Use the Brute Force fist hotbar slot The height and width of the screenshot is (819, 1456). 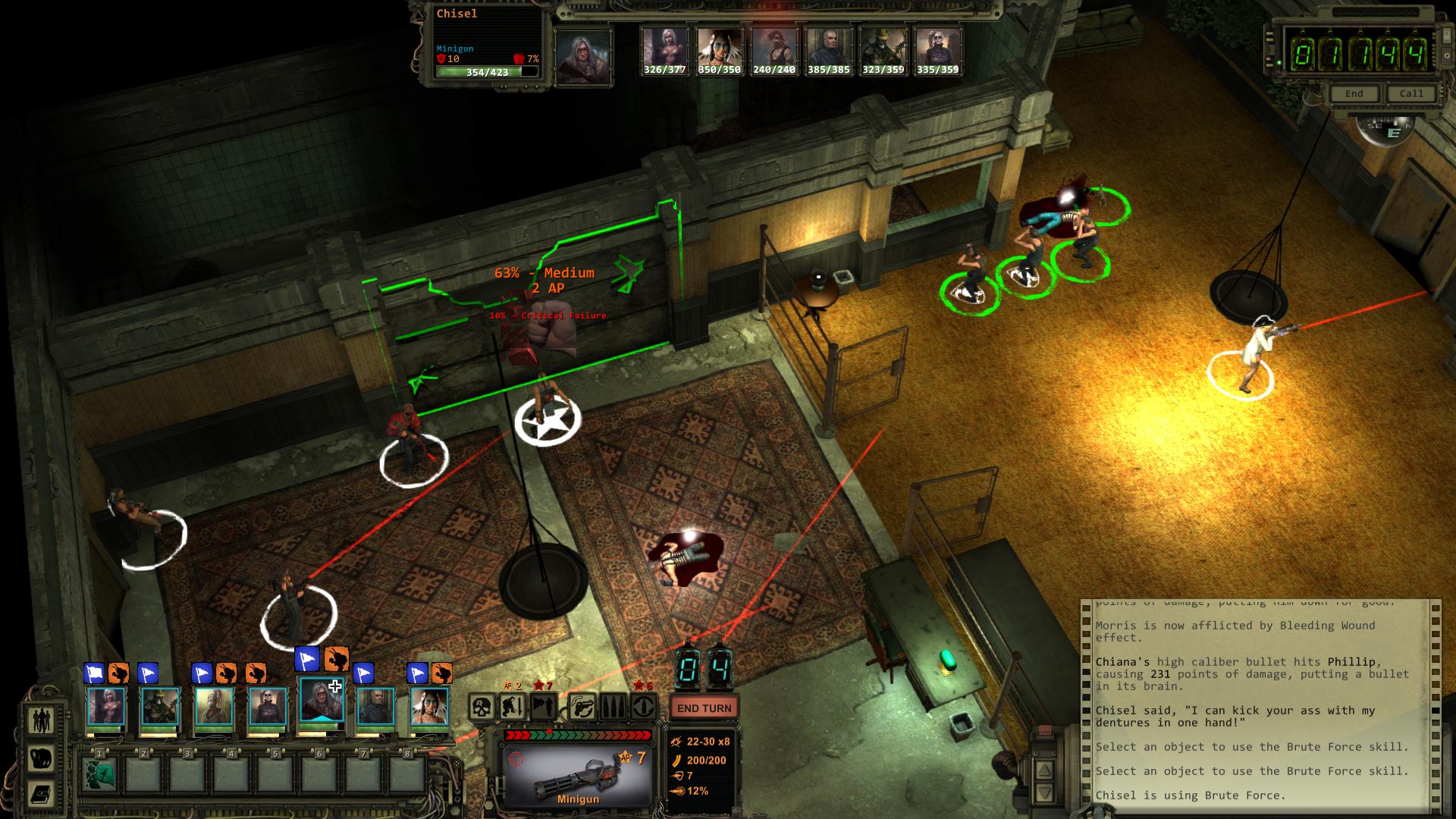99,774
